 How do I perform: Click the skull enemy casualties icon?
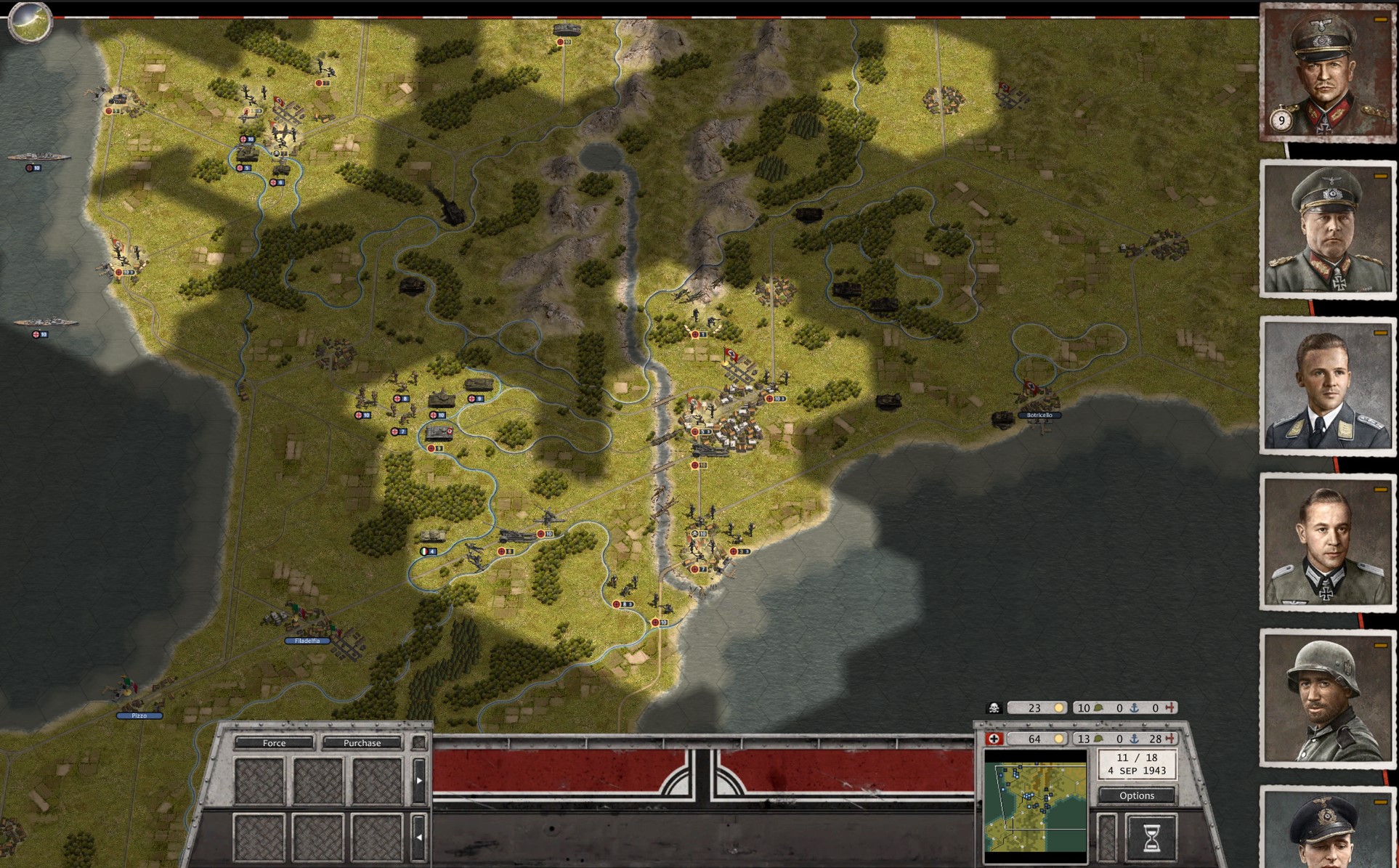[994, 707]
